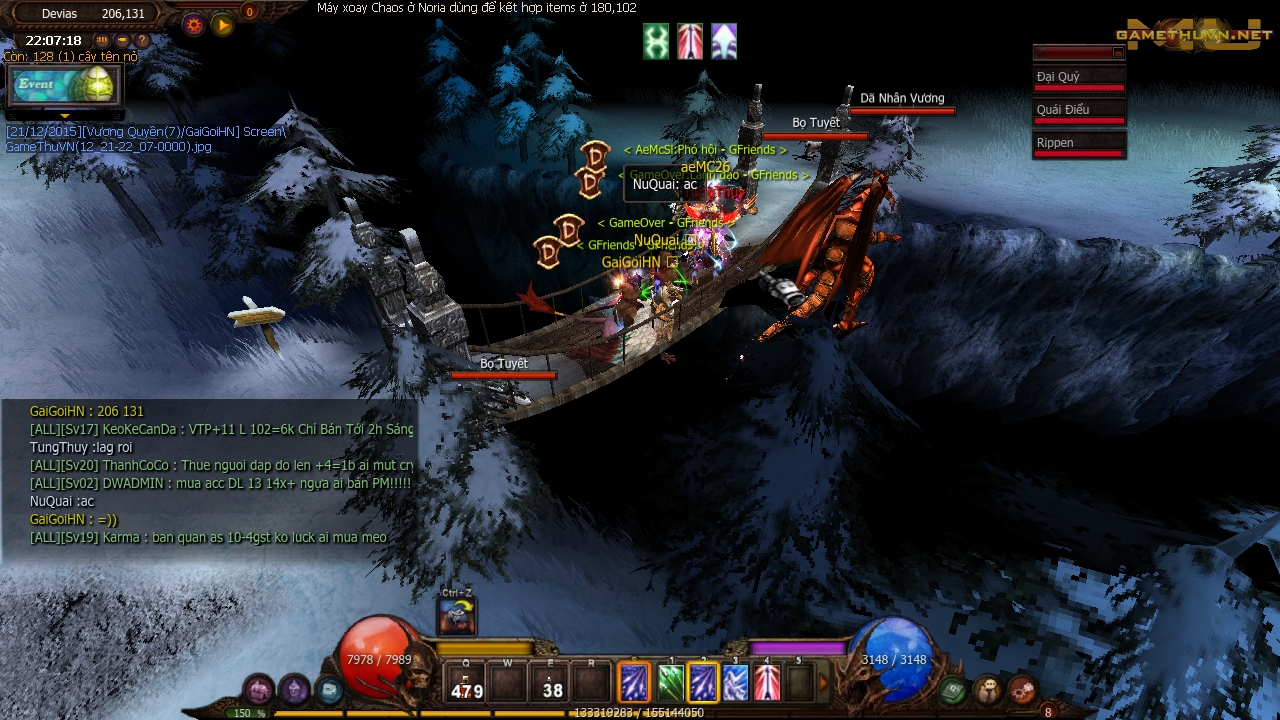Click the orange play arrow button

pos(223,25)
